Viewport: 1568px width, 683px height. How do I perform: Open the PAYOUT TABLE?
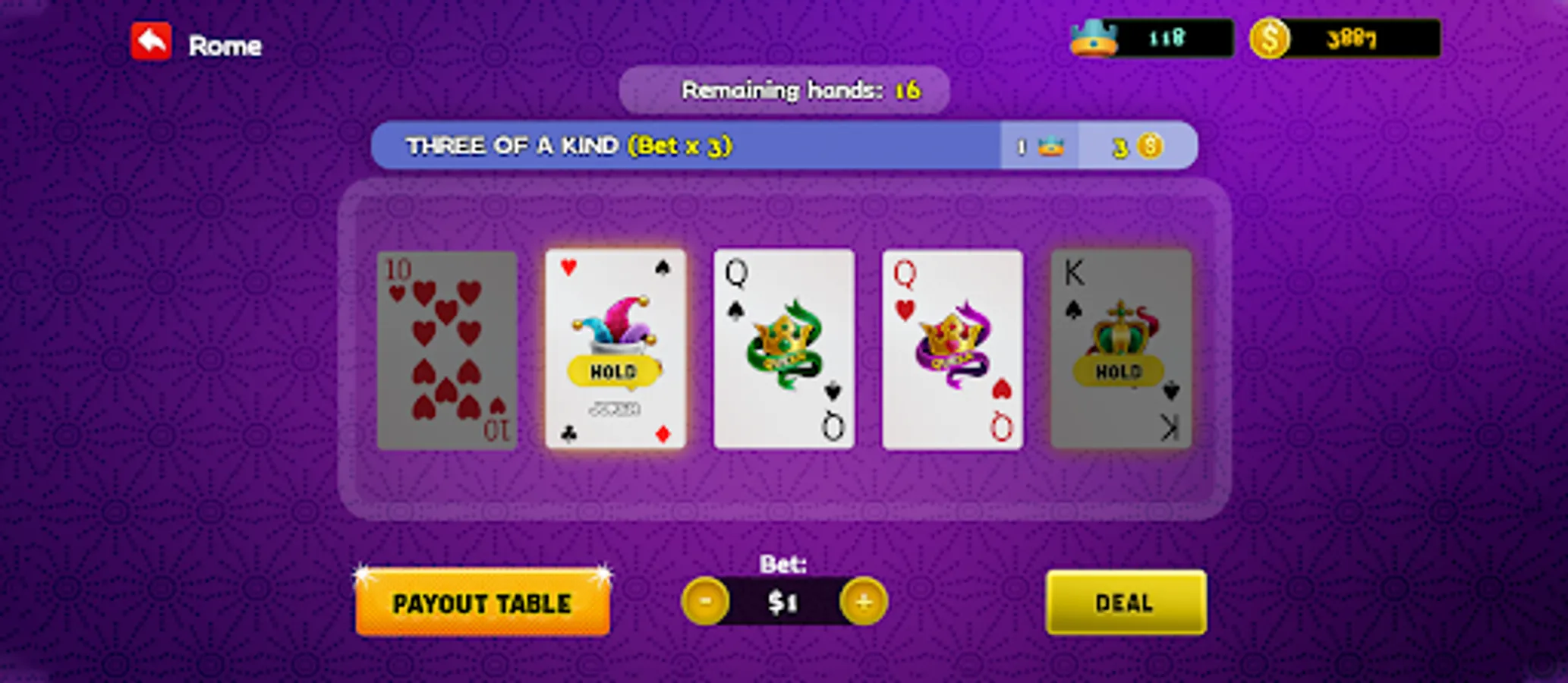point(483,603)
